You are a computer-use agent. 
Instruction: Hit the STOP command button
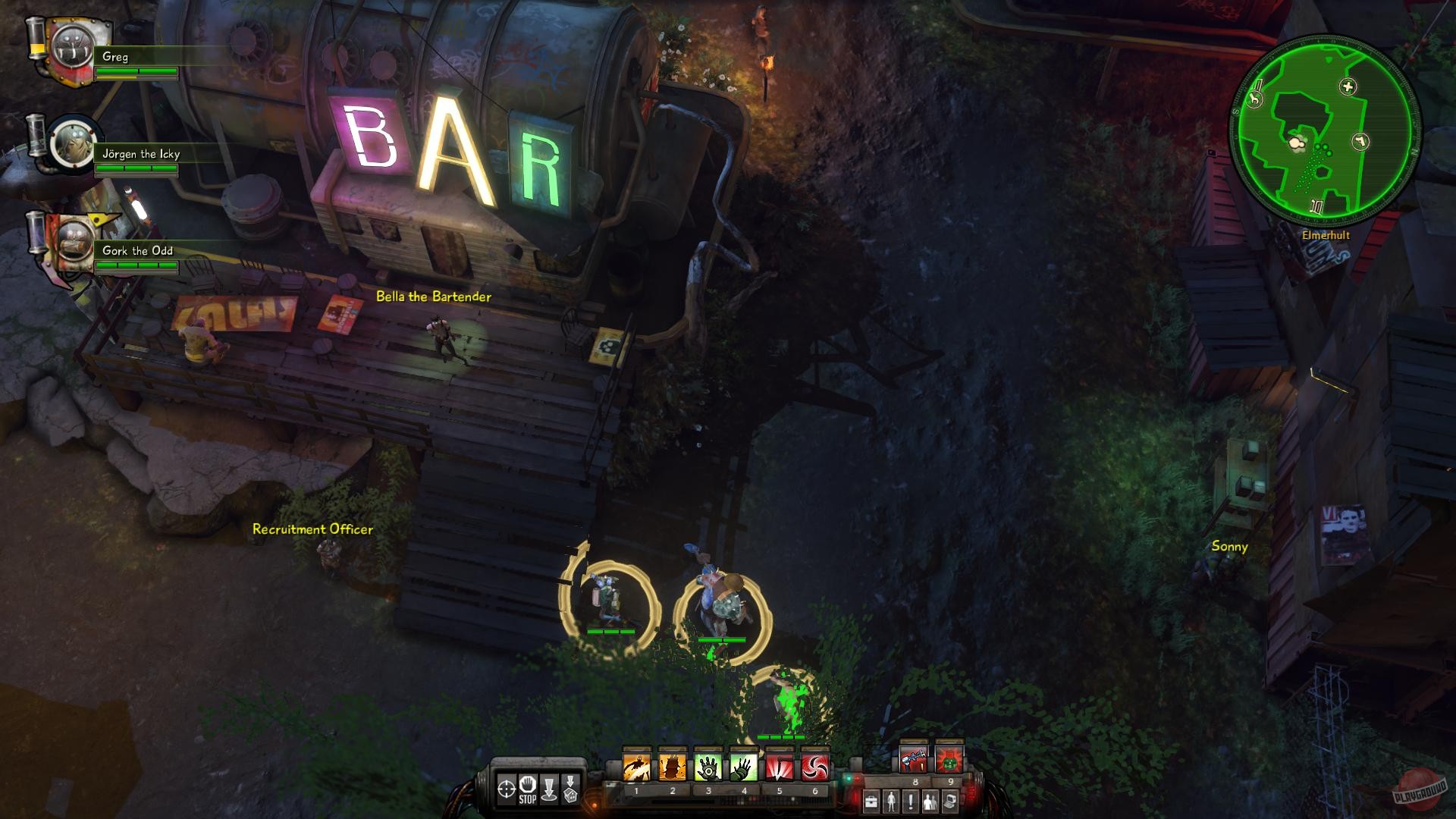[527, 789]
